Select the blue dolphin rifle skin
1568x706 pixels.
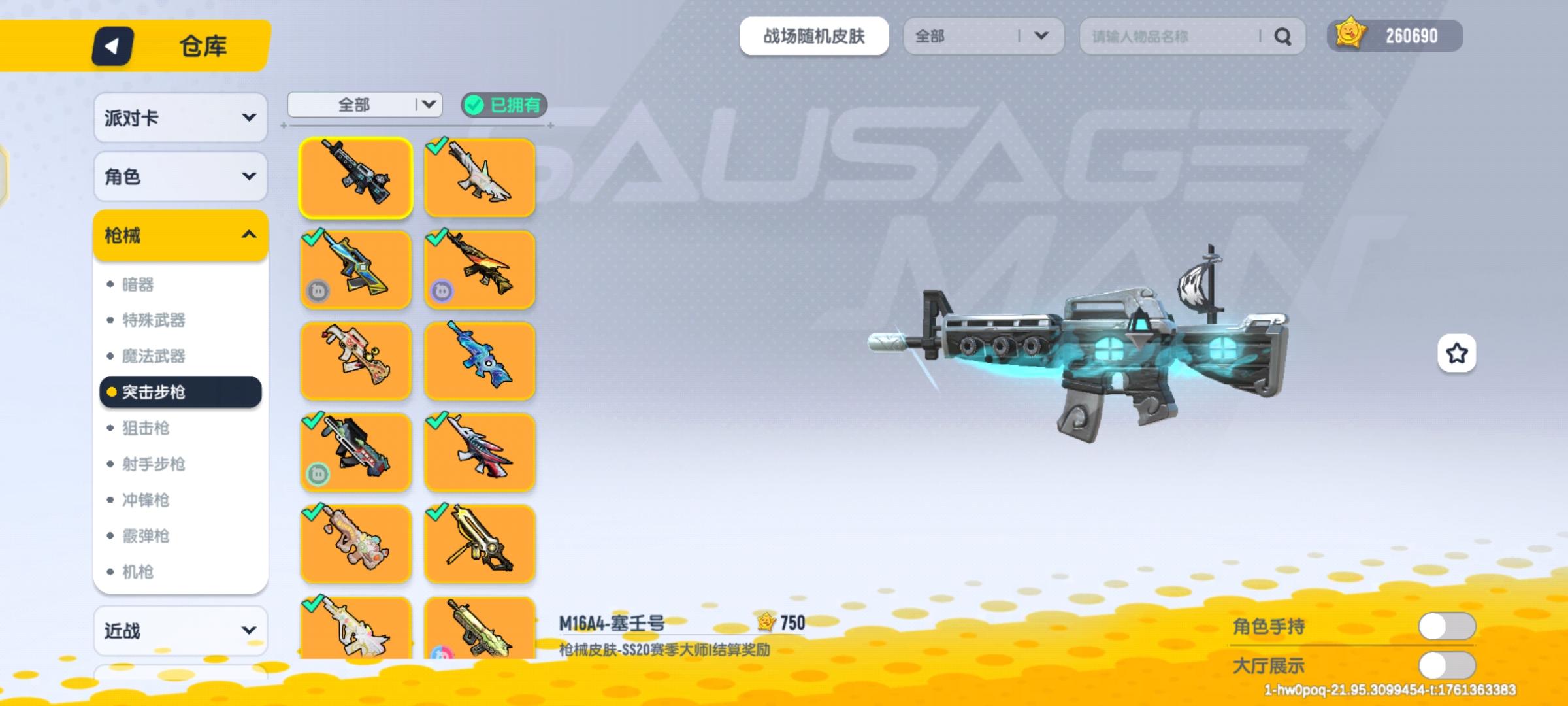pyautogui.click(x=480, y=360)
